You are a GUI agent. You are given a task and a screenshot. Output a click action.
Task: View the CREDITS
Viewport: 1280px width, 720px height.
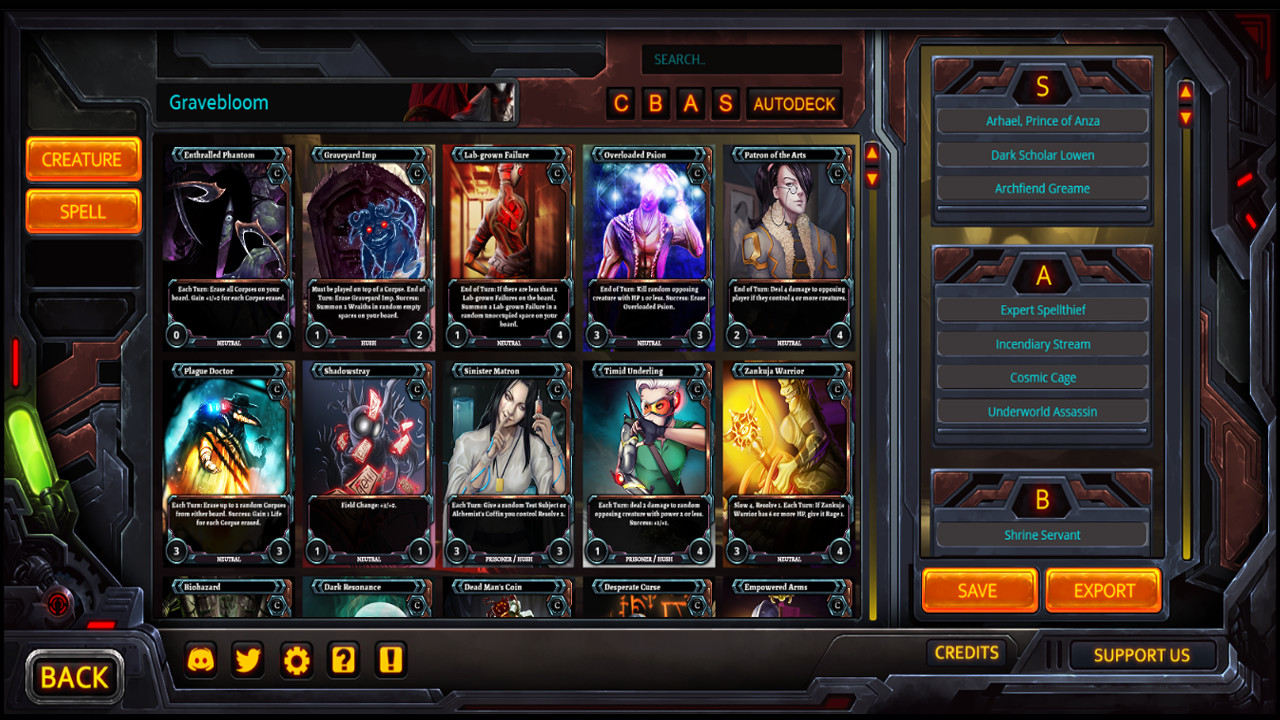tap(966, 653)
